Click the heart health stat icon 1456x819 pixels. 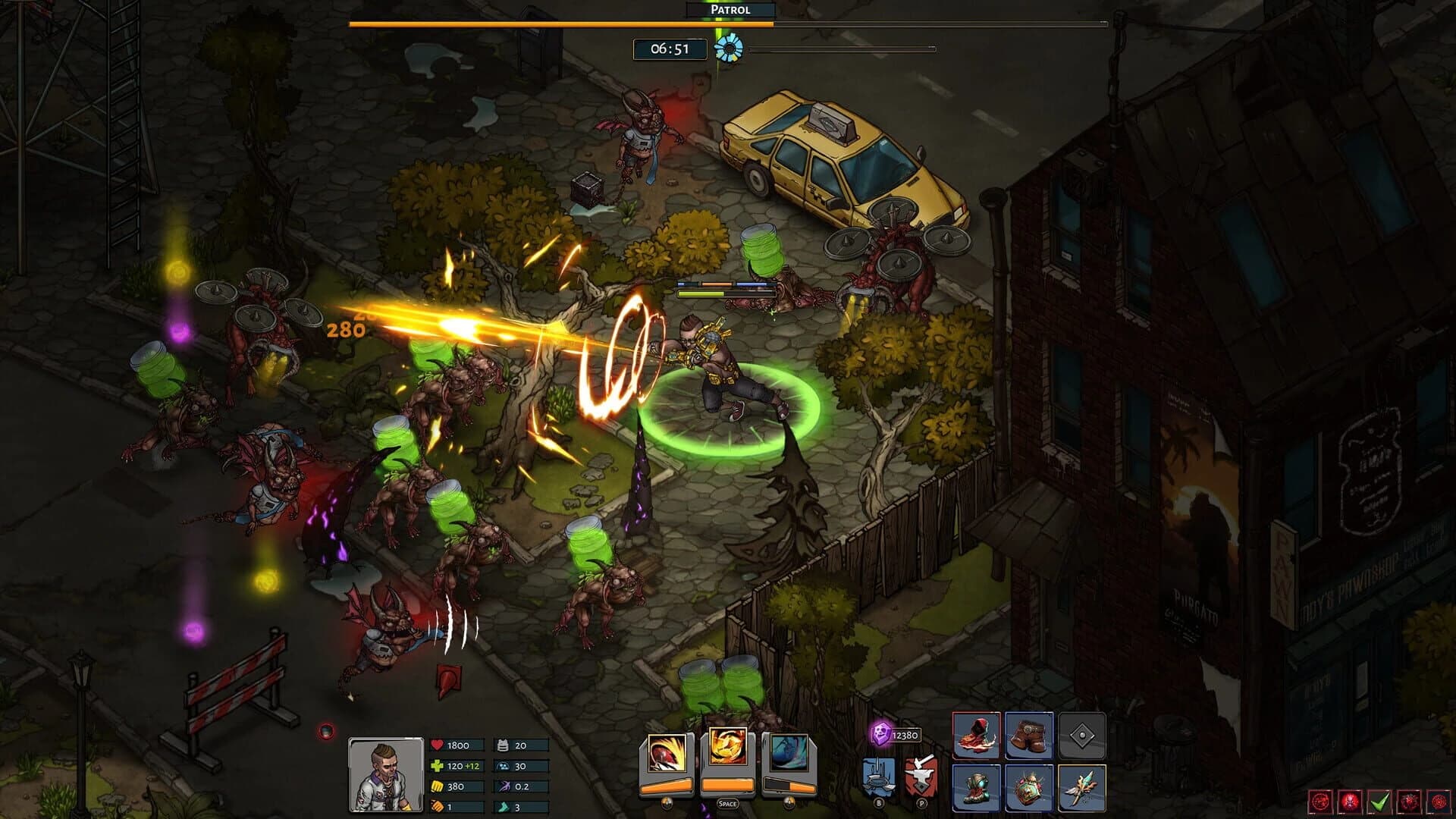(x=437, y=745)
